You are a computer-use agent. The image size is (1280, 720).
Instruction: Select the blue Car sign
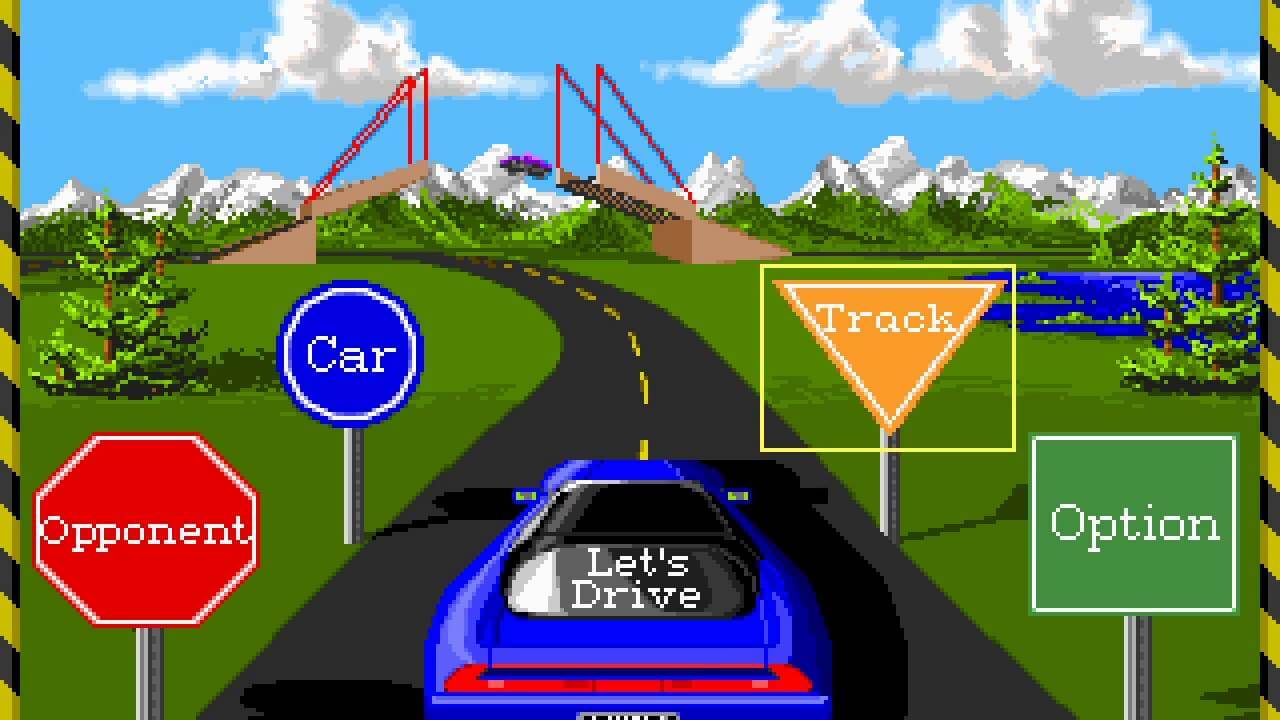coord(350,353)
